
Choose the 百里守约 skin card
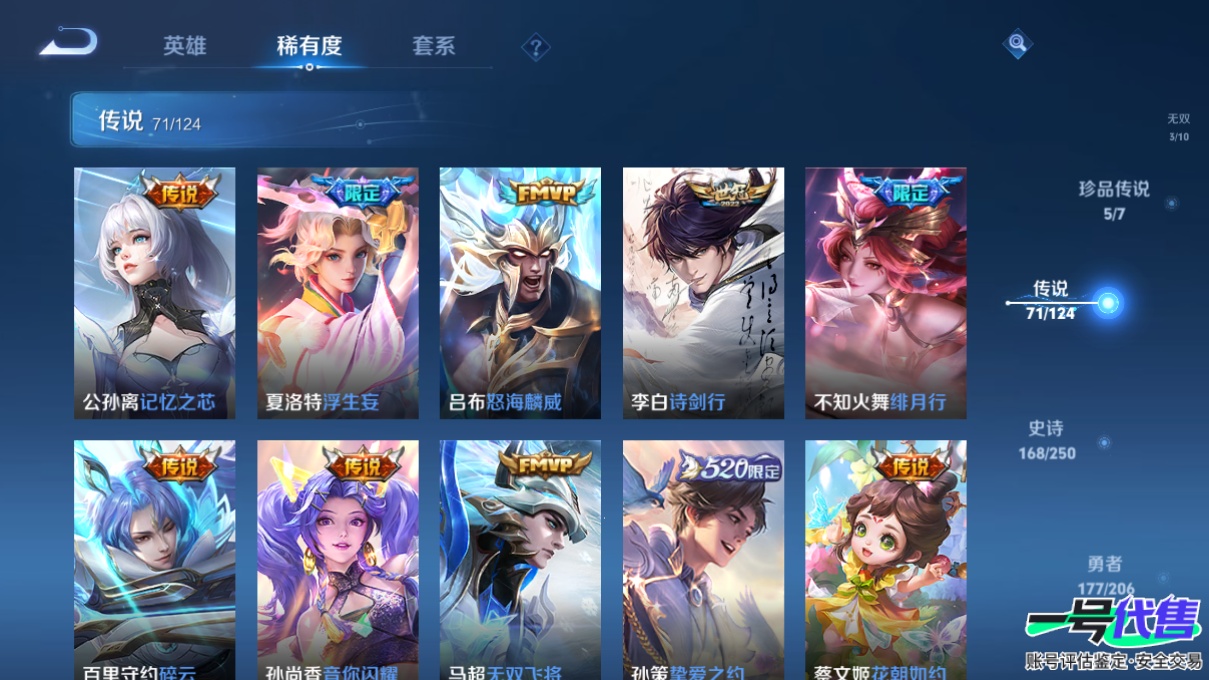pos(155,560)
